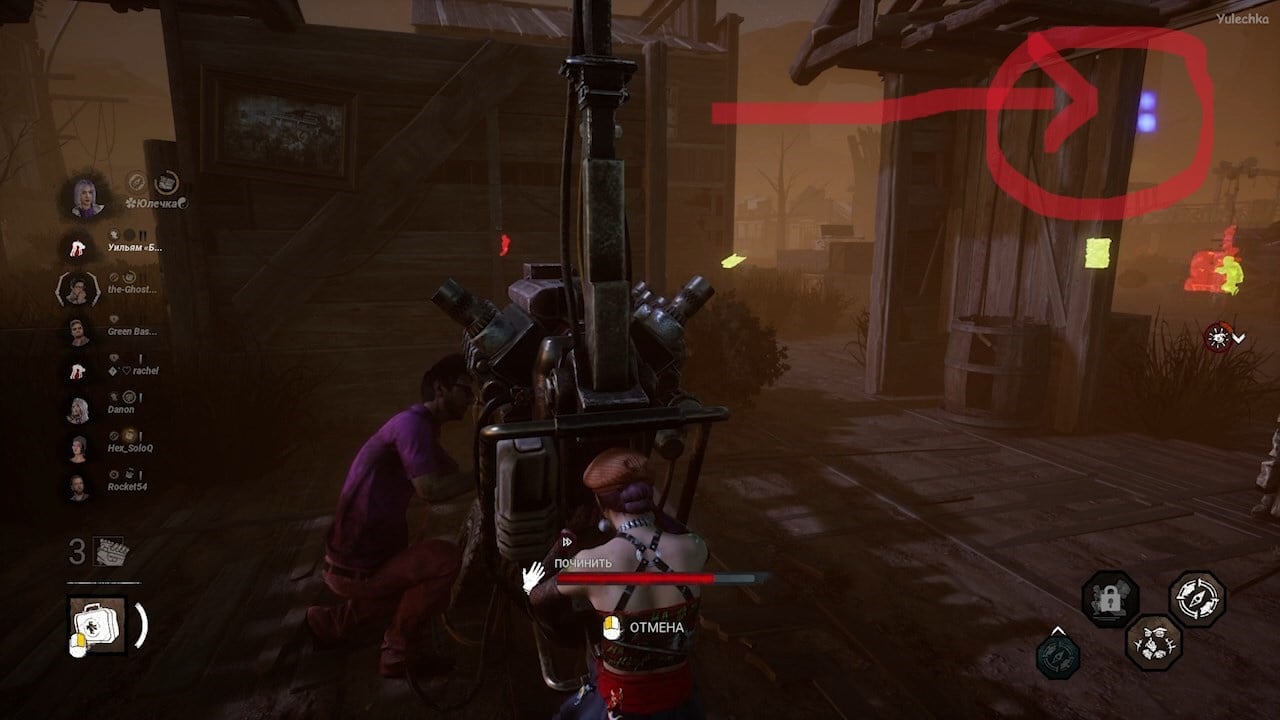Click the yin-yang emblem beside Юлечка's name

(181, 202)
